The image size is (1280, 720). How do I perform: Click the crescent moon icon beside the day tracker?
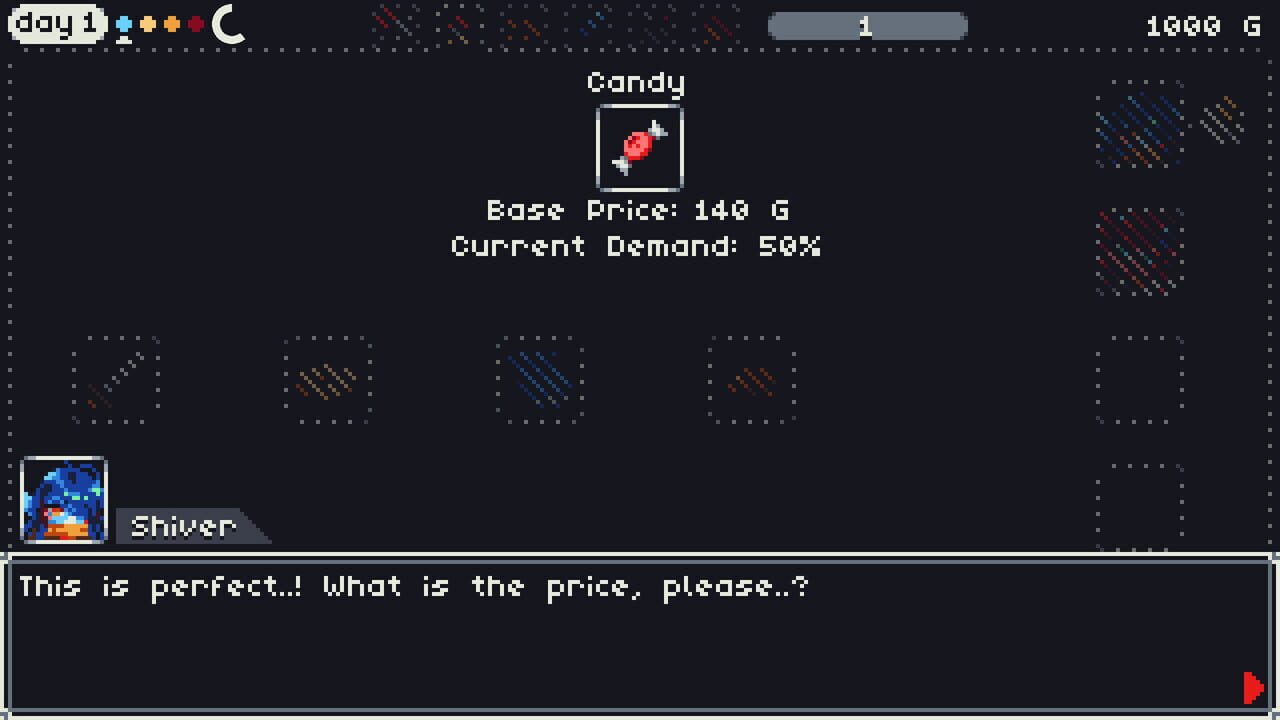[228, 24]
